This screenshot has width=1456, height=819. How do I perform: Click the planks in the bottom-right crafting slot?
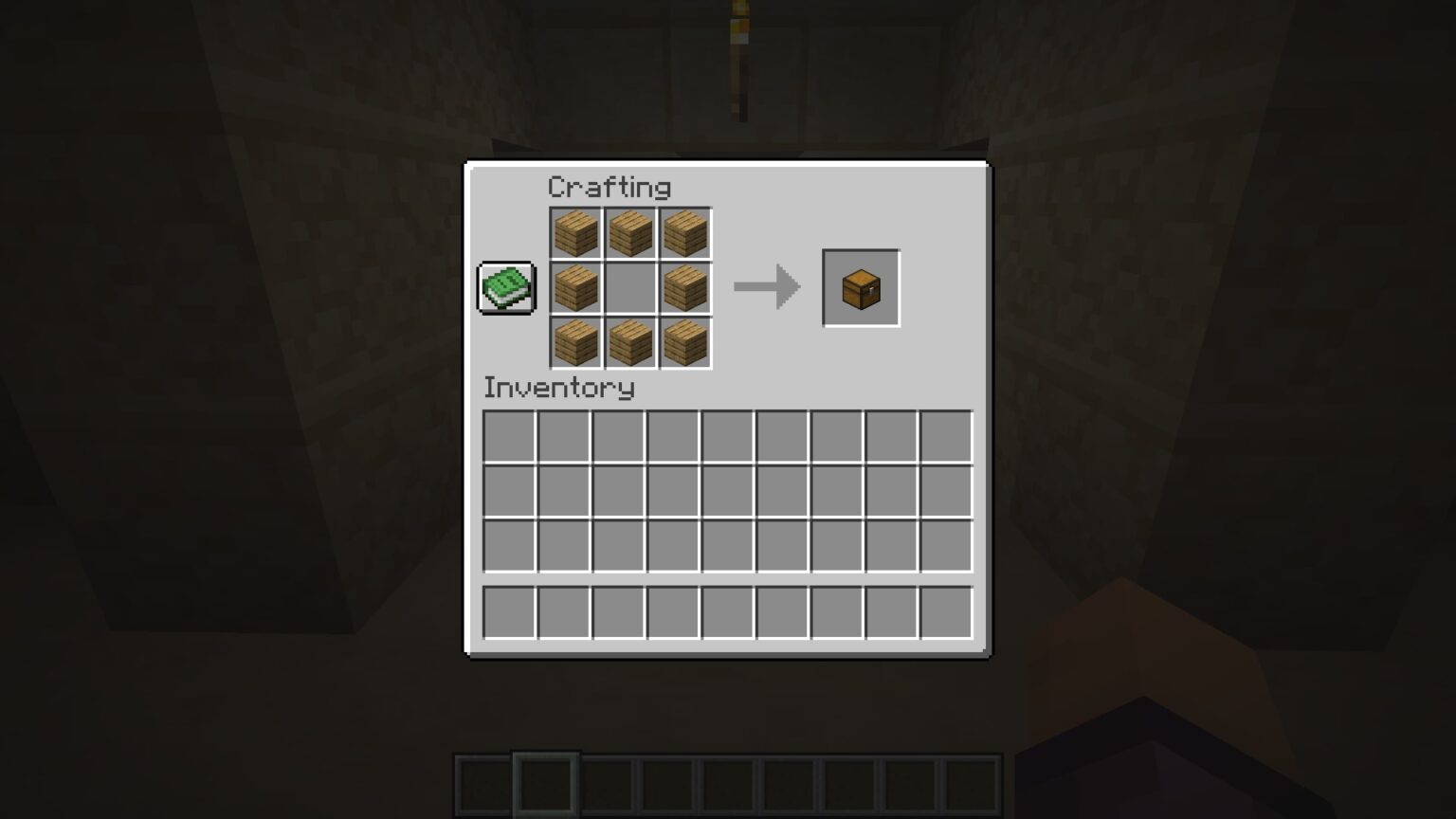point(683,342)
